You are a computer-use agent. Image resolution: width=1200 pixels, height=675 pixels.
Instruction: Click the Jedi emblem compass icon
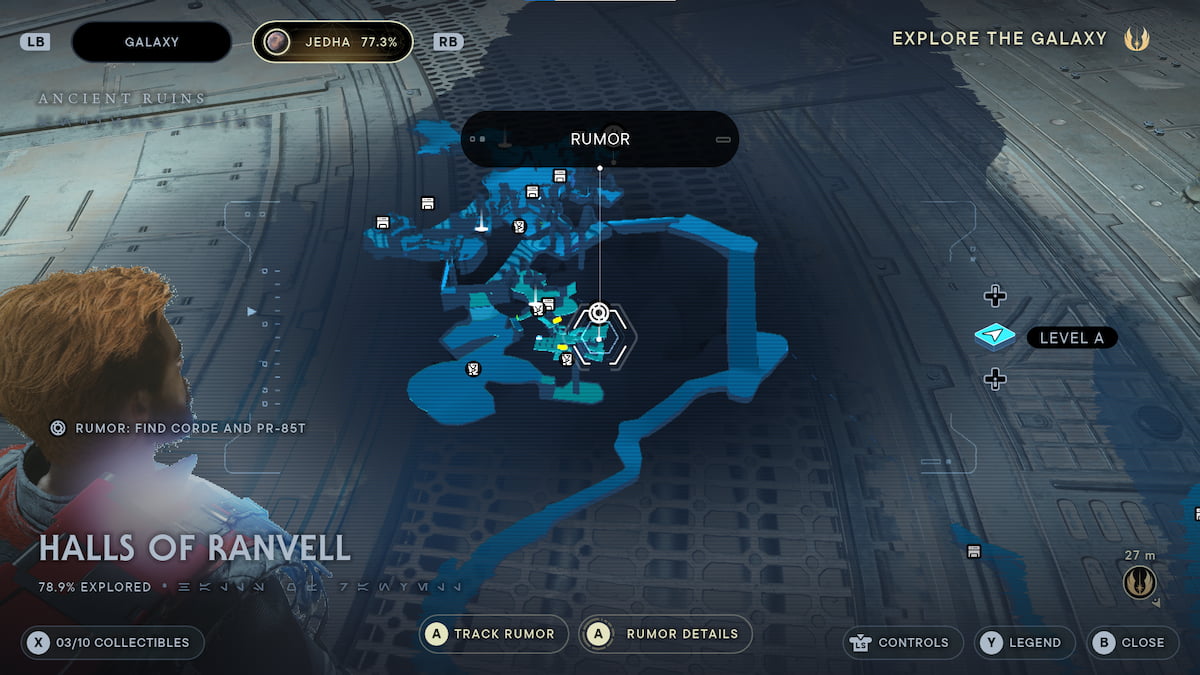click(1138, 582)
